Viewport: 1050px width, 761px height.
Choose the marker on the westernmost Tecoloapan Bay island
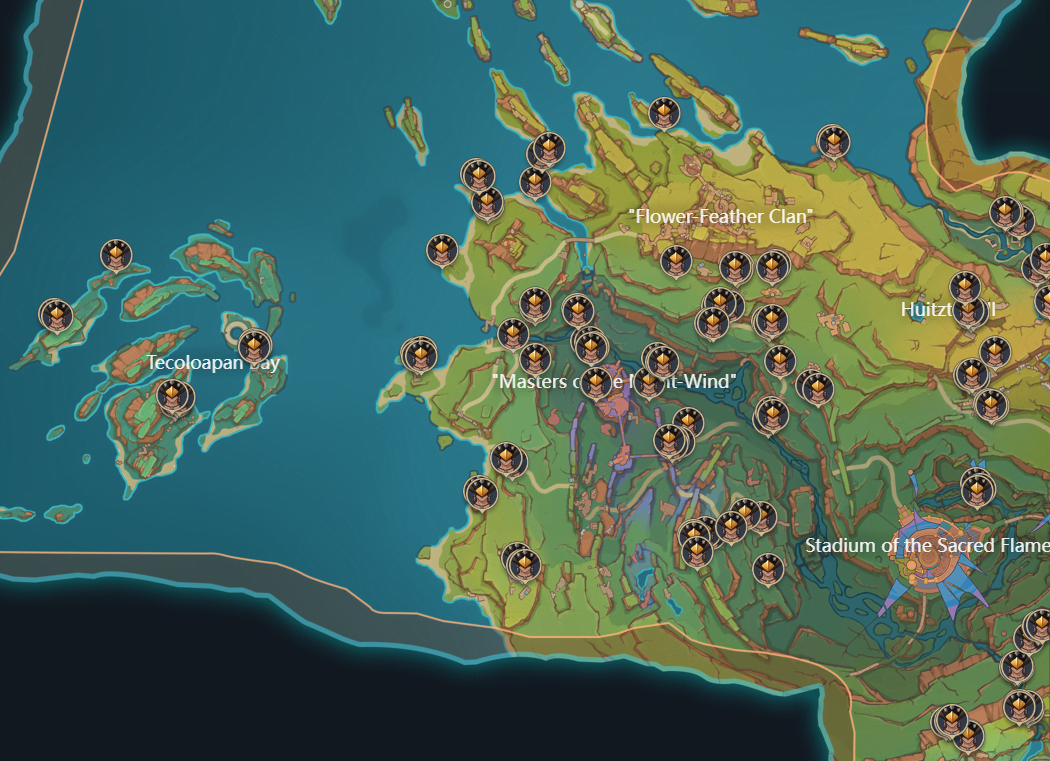click(x=56, y=316)
